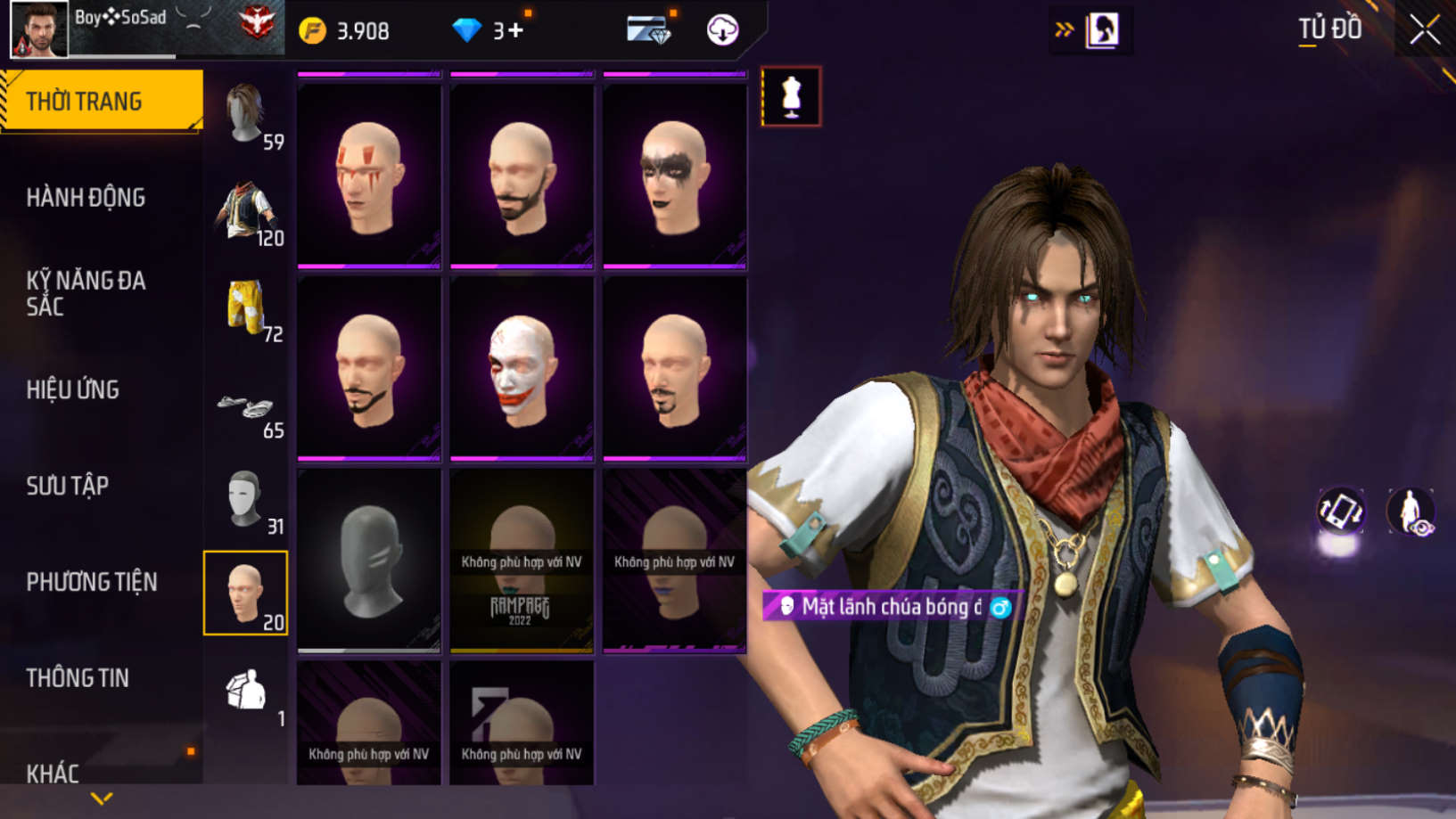Open the Hiệu Ứng section

(73, 389)
